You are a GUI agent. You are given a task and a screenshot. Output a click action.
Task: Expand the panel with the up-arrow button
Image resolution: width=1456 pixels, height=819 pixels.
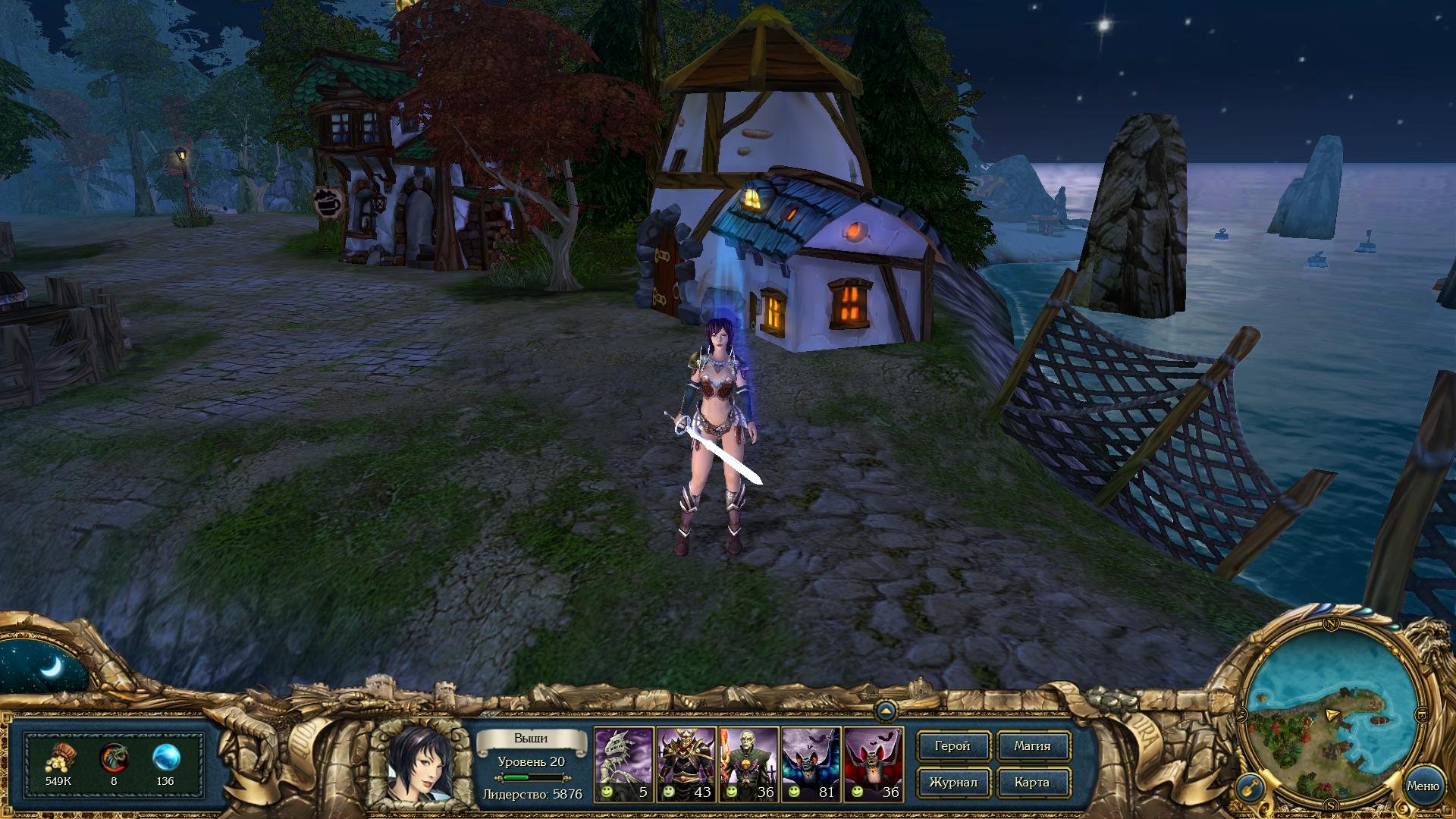[x=885, y=711]
